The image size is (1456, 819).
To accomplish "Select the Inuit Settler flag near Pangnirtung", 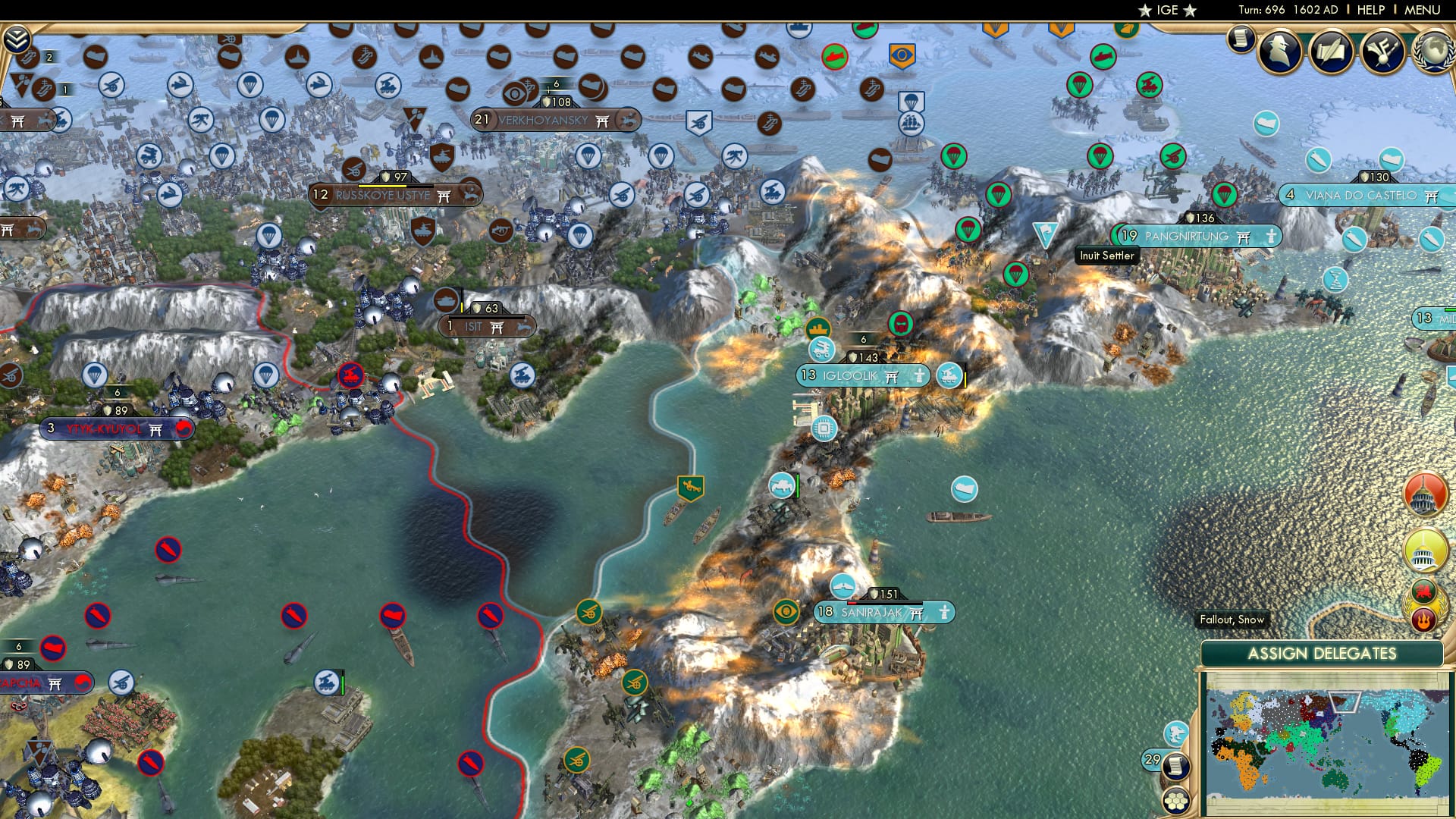I will point(1046,234).
